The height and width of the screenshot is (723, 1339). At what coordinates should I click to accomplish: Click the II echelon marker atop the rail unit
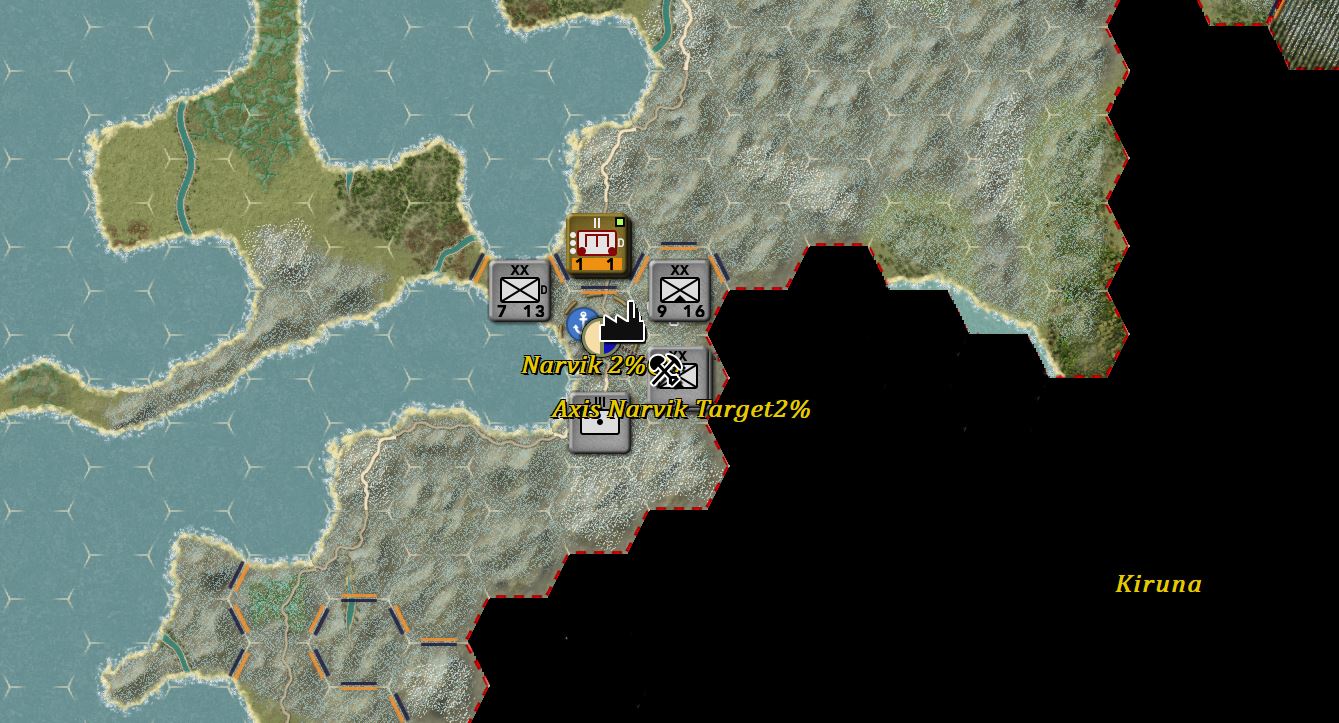(x=596, y=222)
